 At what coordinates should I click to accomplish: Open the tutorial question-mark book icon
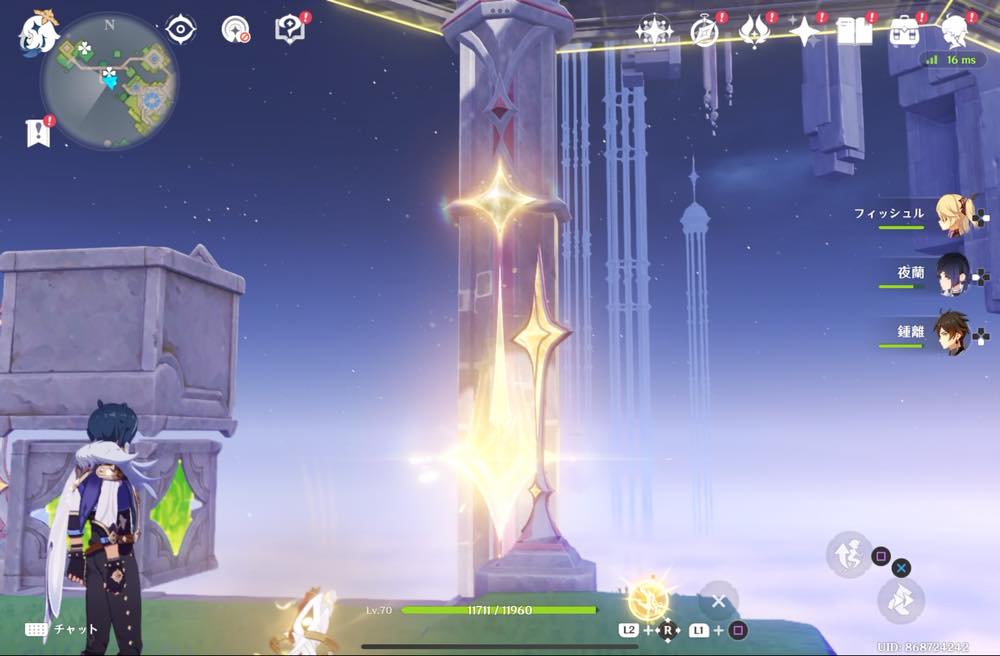click(290, 29)
